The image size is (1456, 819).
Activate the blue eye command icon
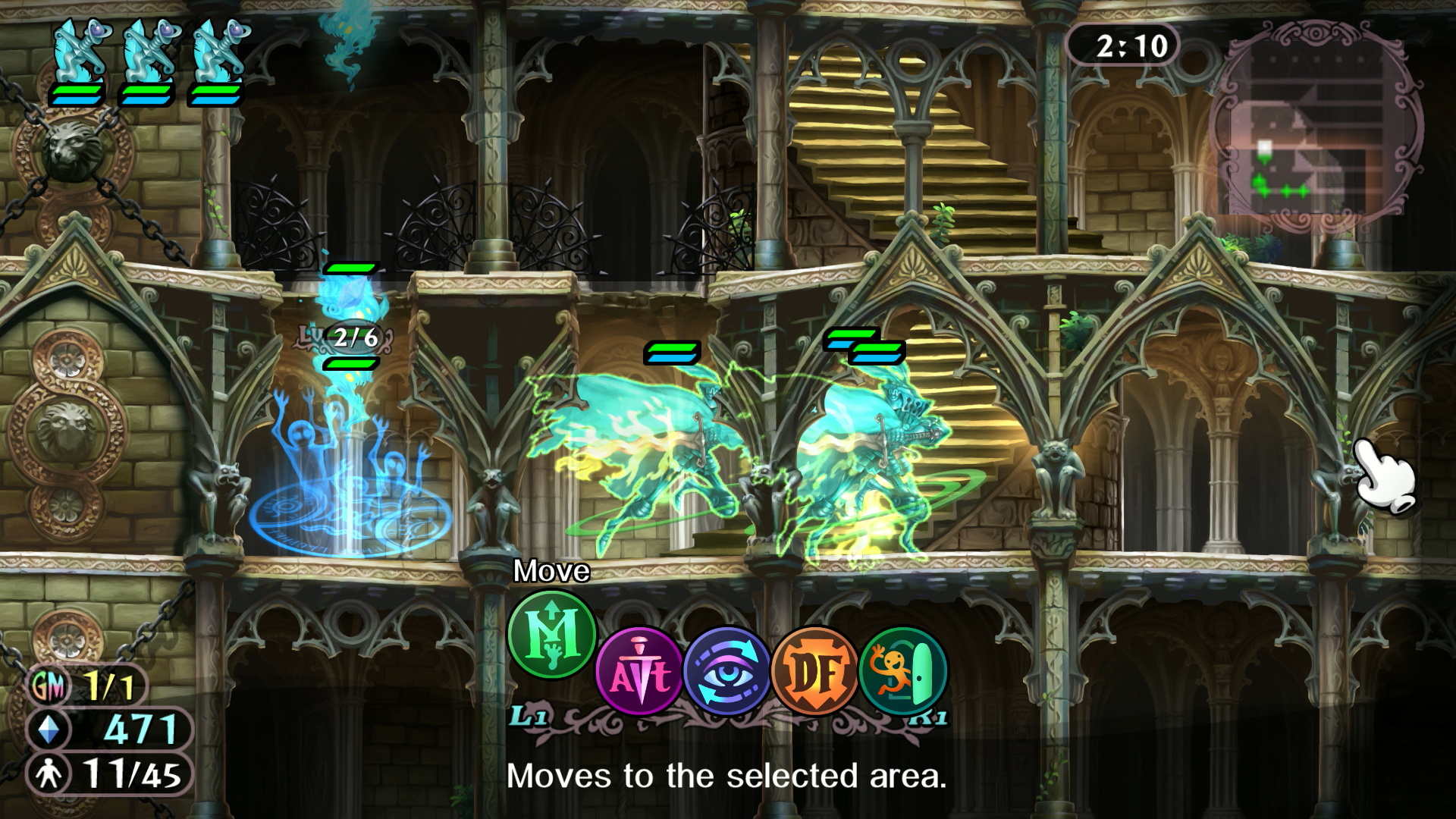coord(727,671)
